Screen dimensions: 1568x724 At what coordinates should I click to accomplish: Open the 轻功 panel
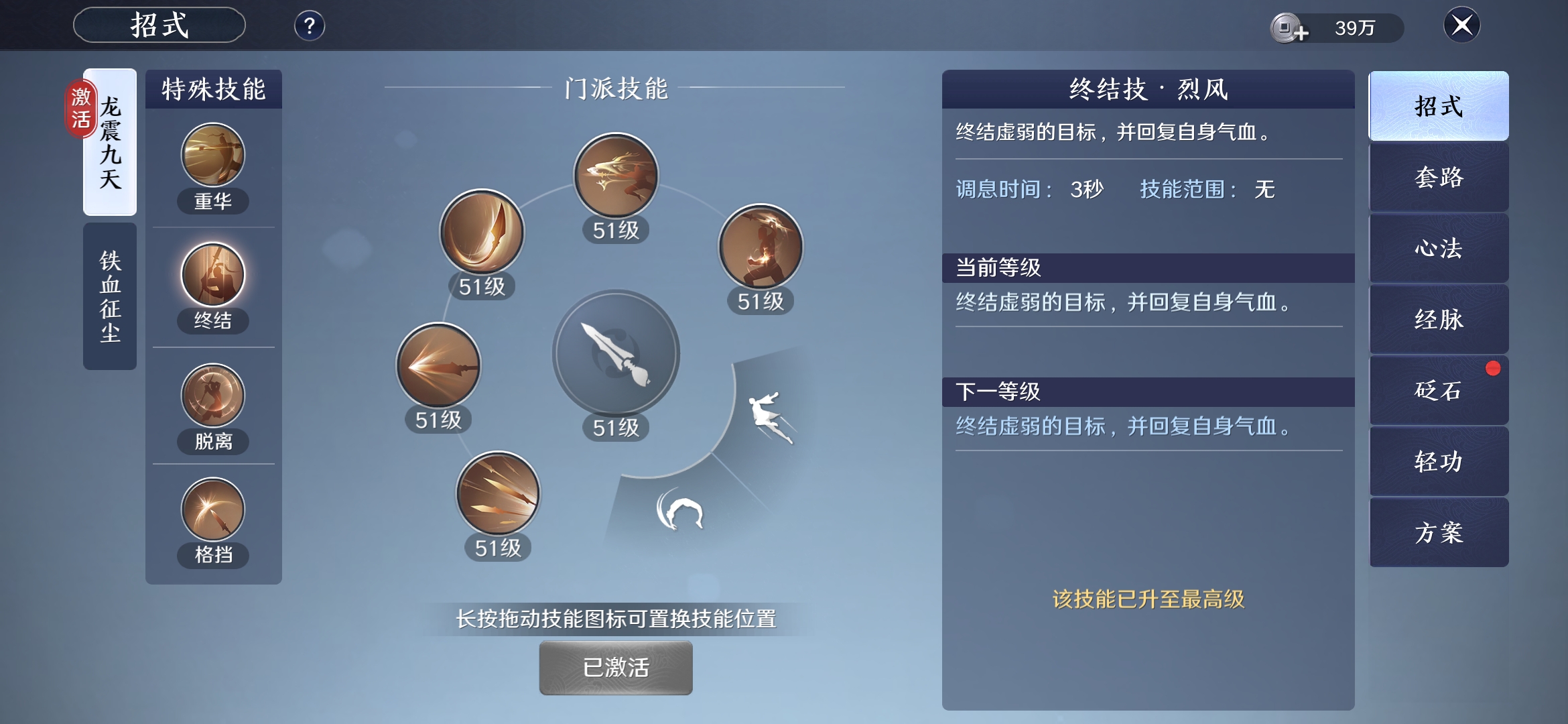[1438, 461]
